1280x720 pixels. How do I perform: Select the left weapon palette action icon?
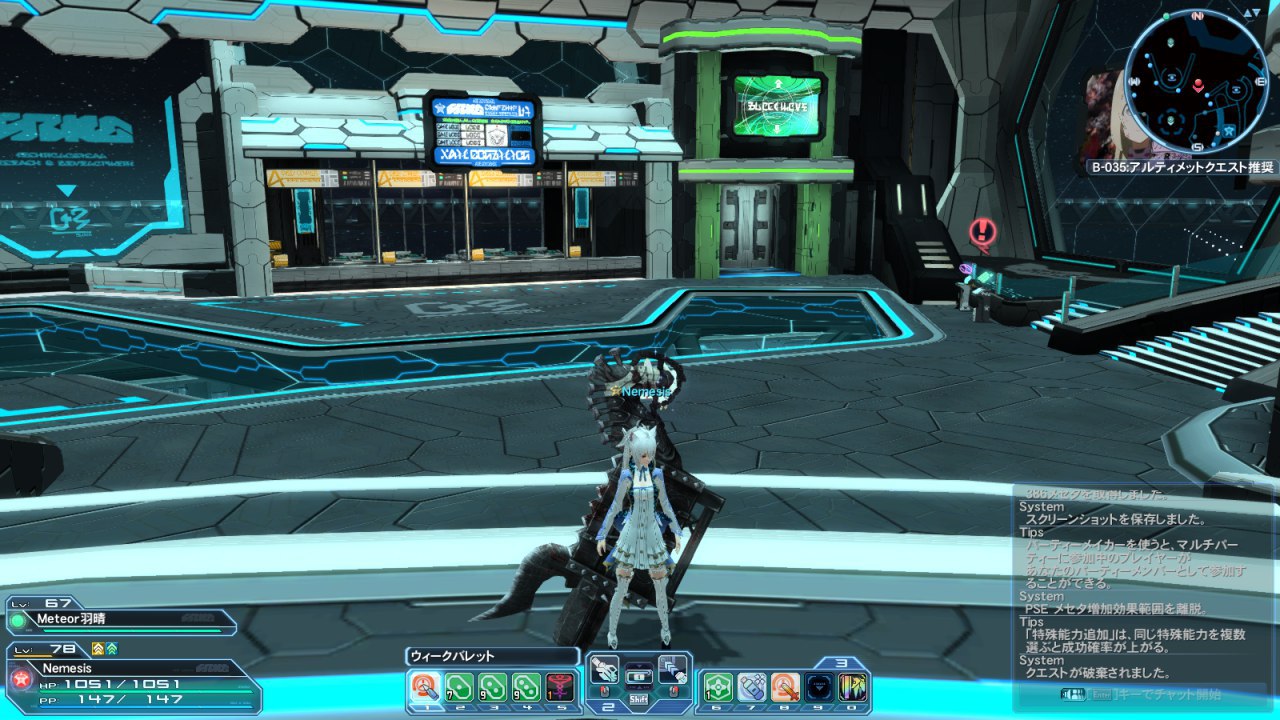pyautogui.click(x=604, y=669)
